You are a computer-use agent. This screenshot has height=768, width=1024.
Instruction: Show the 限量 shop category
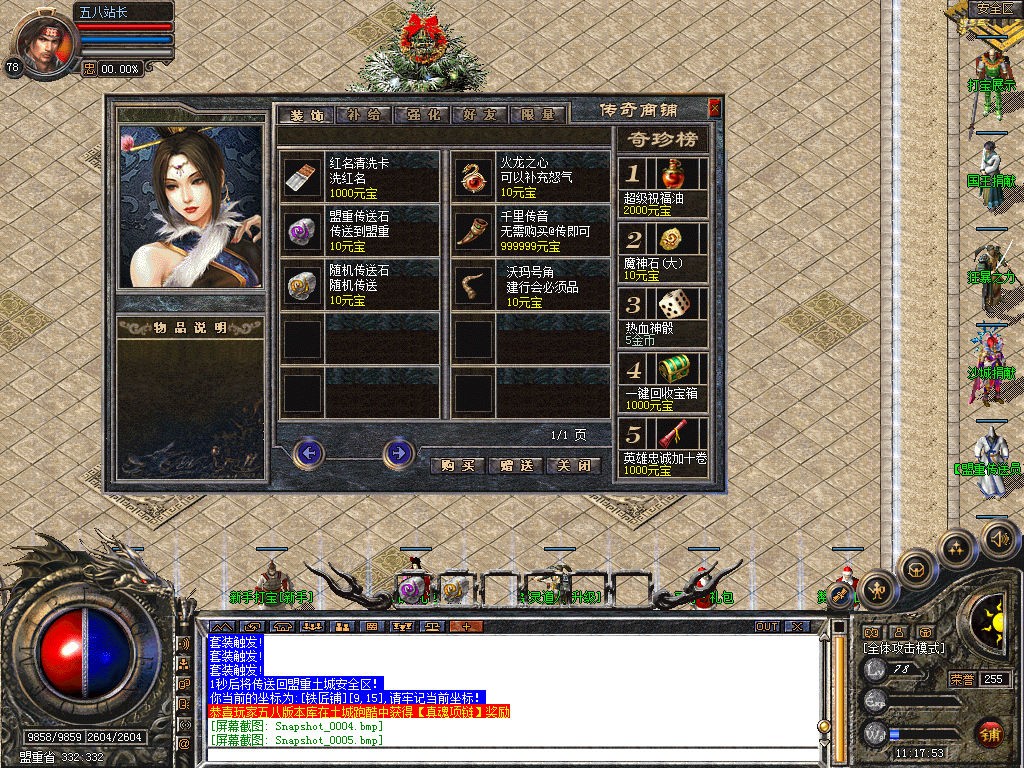[x=539, y=115]
